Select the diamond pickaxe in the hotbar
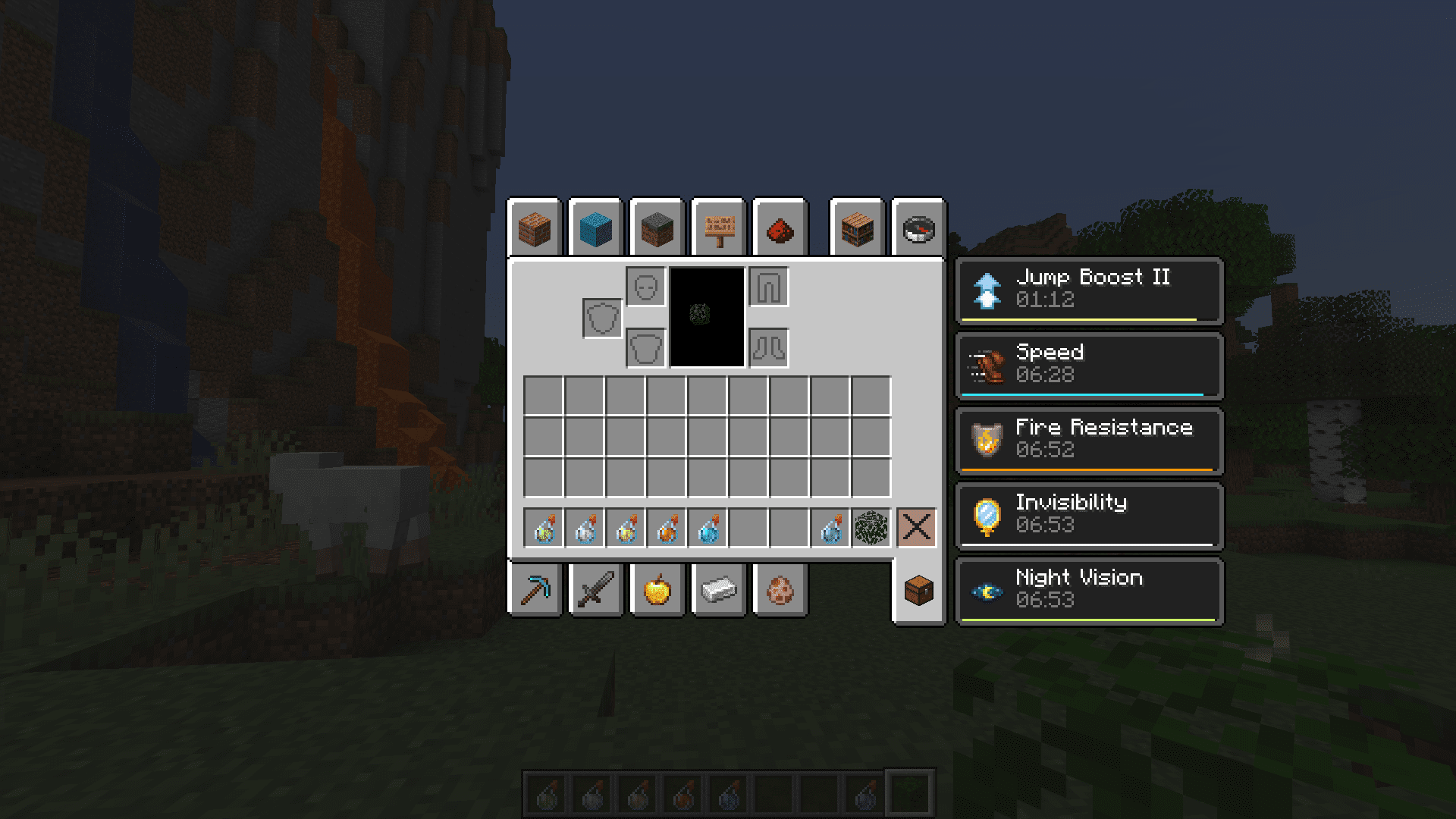Image resolution: width=1456 pixels, height=819 pixels. click(535, 591)
